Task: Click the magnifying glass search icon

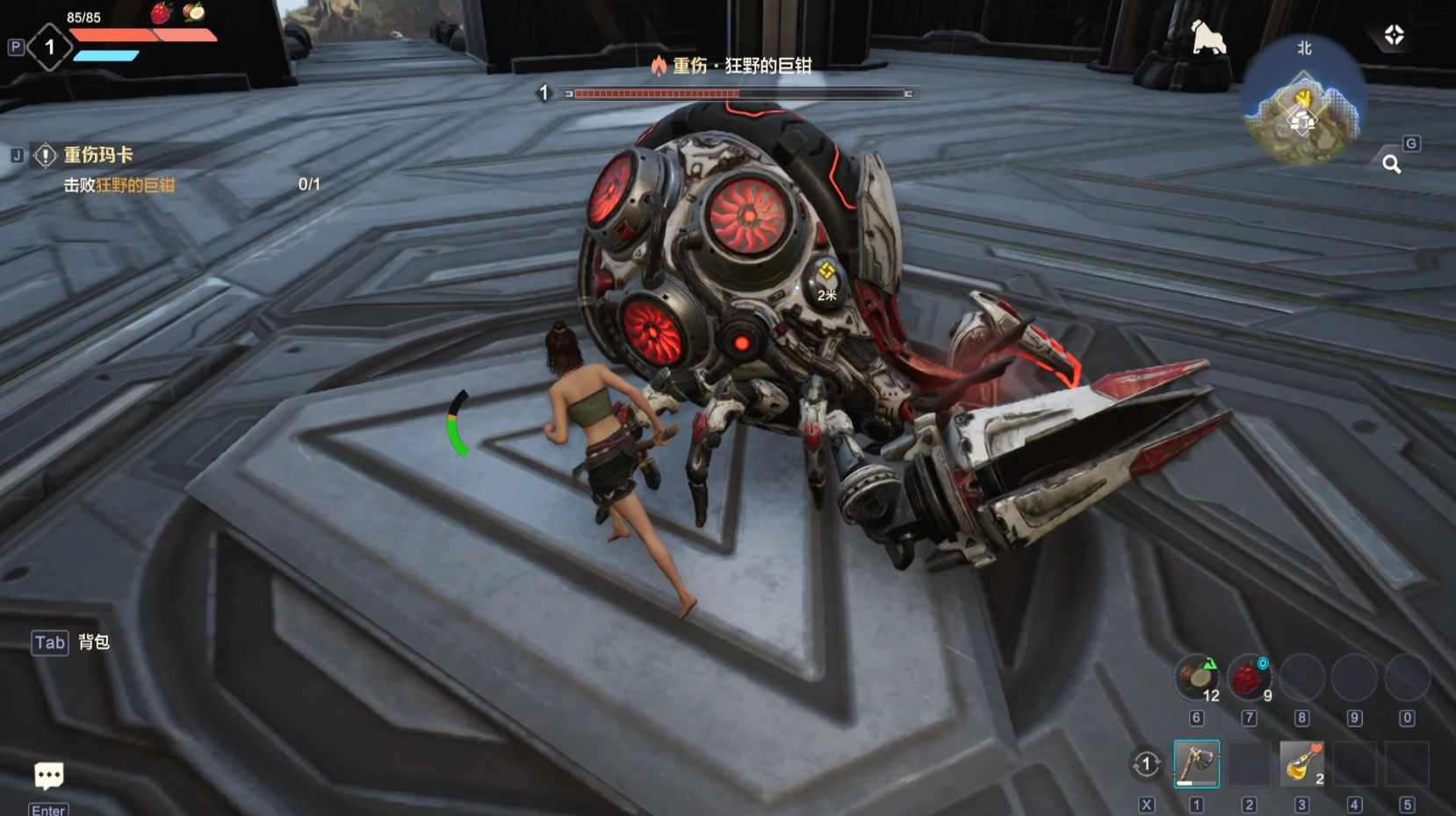Action: pyautogui.click(x=1392, y=164)
